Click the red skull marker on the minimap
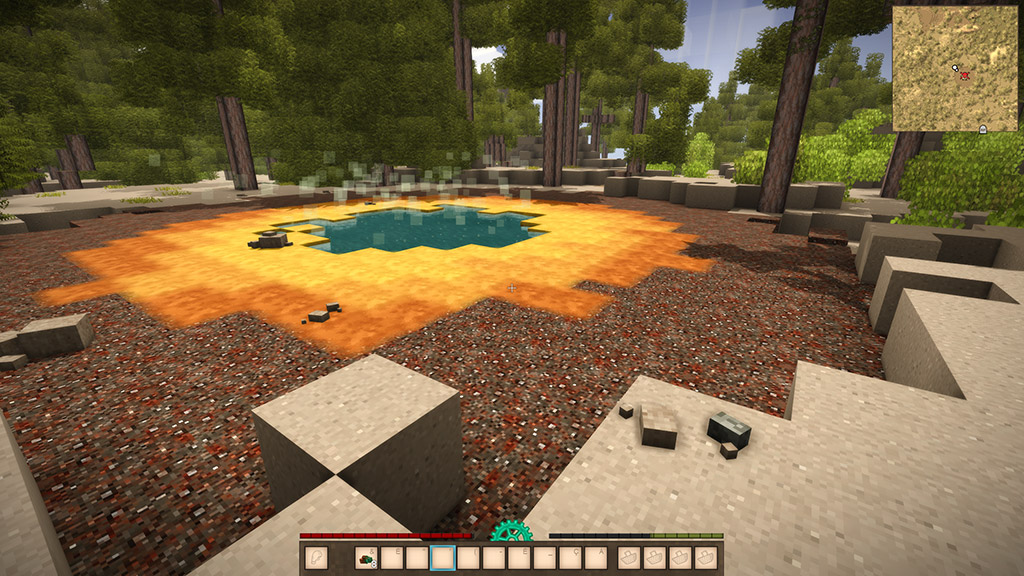 pyautogui.click(x=965, y=76)
